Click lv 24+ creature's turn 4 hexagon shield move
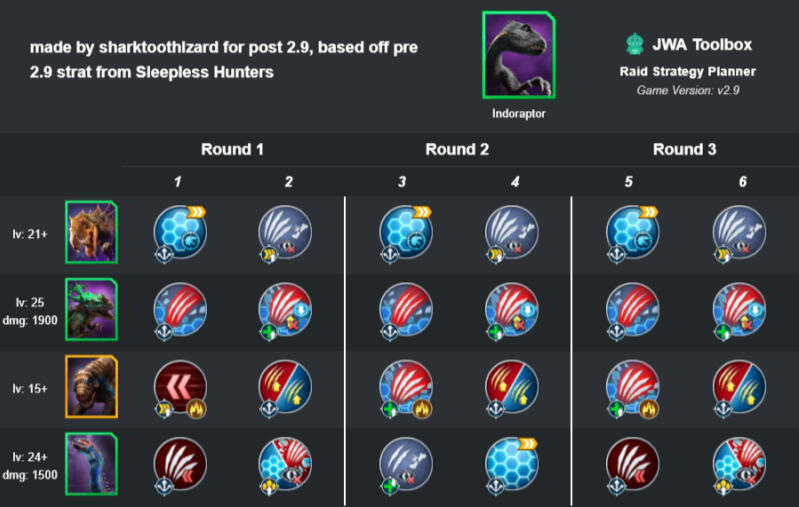The height and width of the screenshot is (507, 799). click(x=511, y=462)
